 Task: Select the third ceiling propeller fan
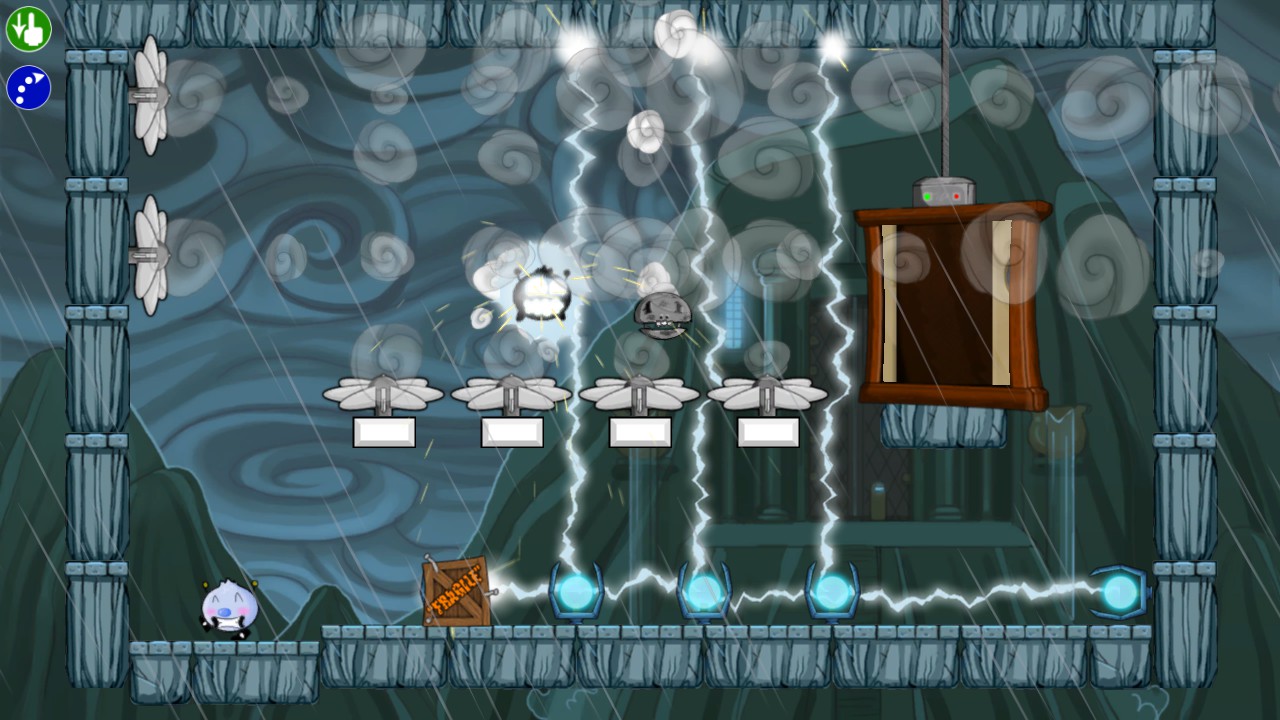pyautogui.click(x=640, y=392)
